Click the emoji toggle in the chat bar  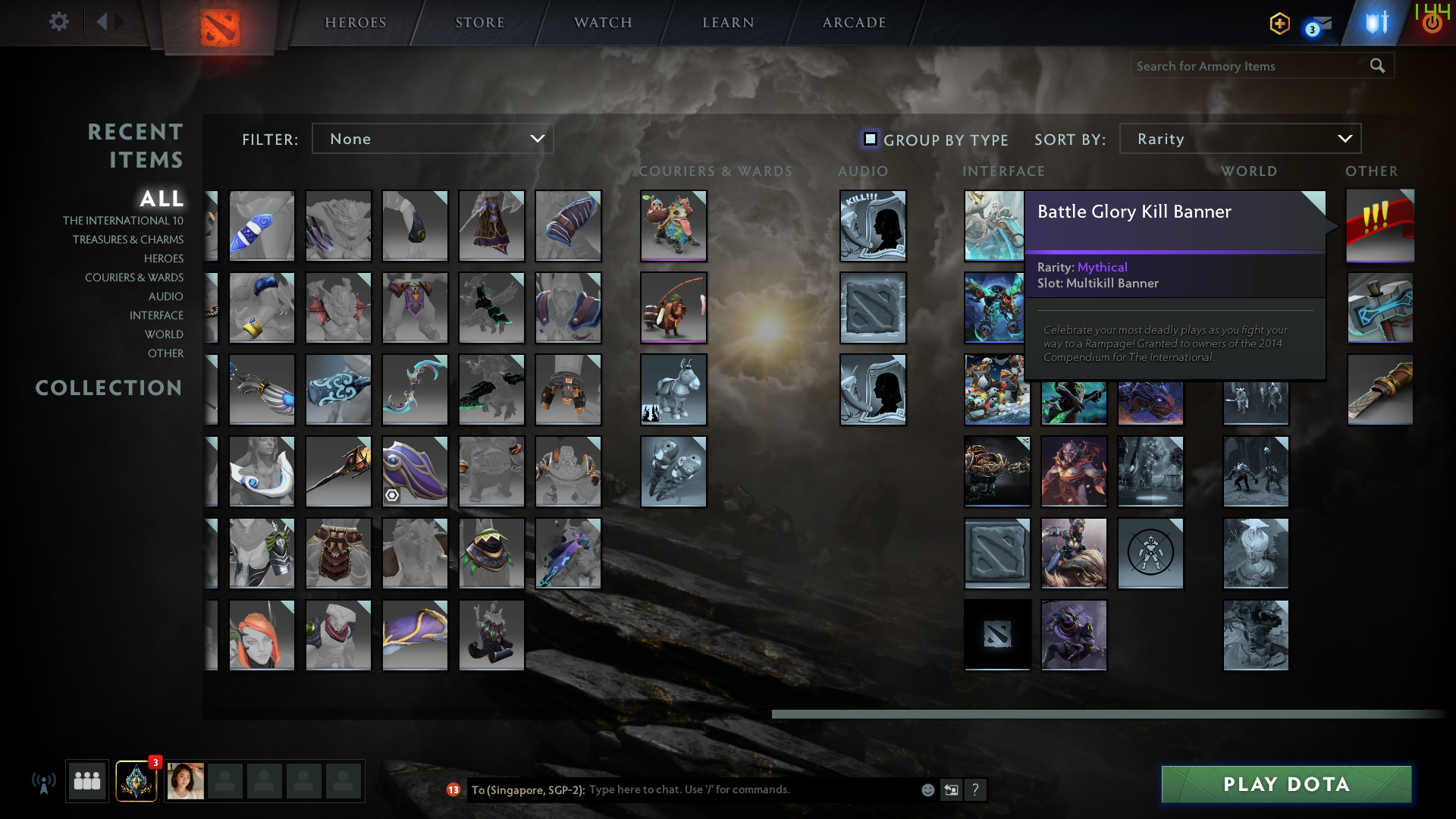click(x=927, y=789)
